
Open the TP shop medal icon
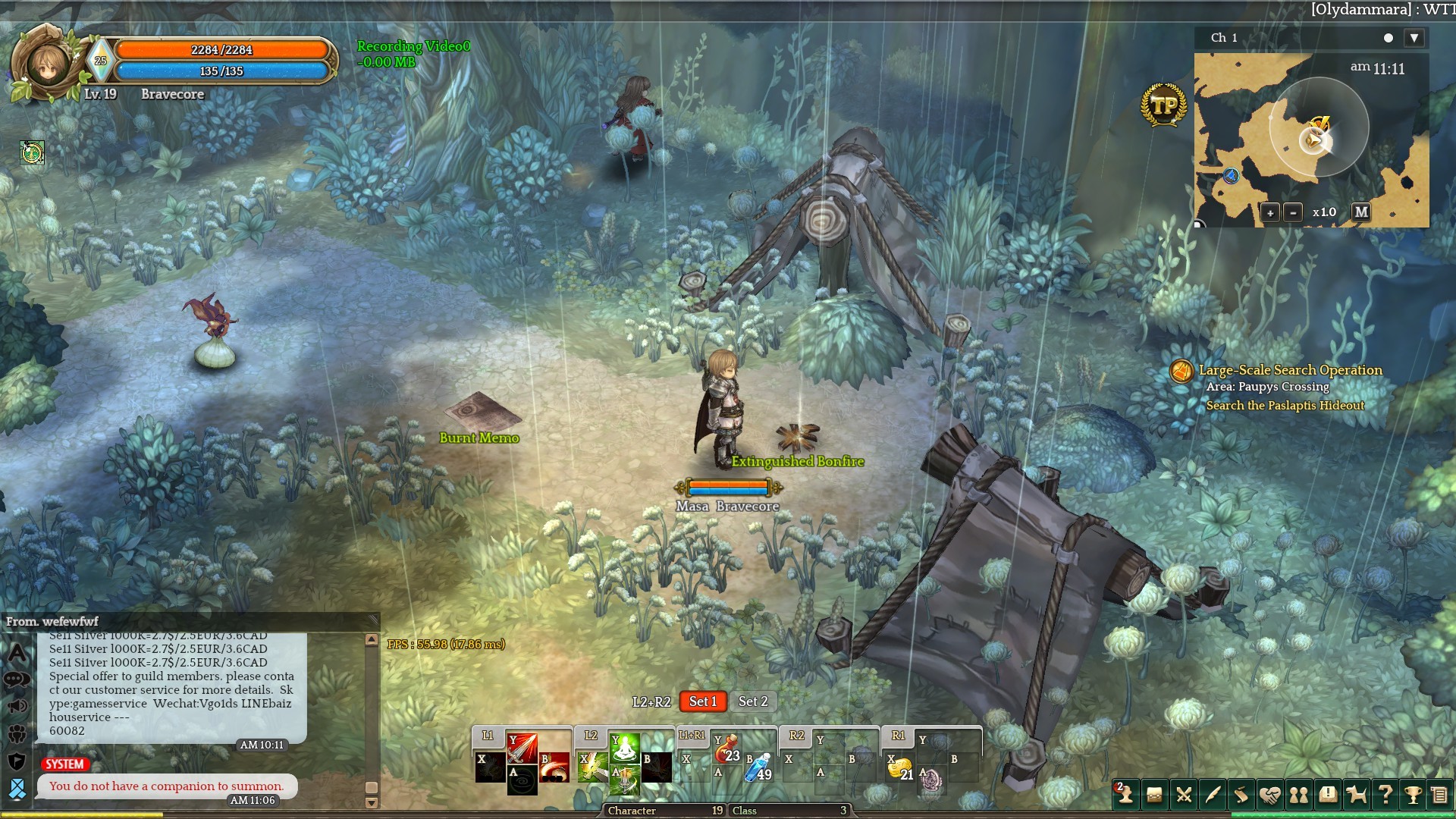pos(1163,105)
